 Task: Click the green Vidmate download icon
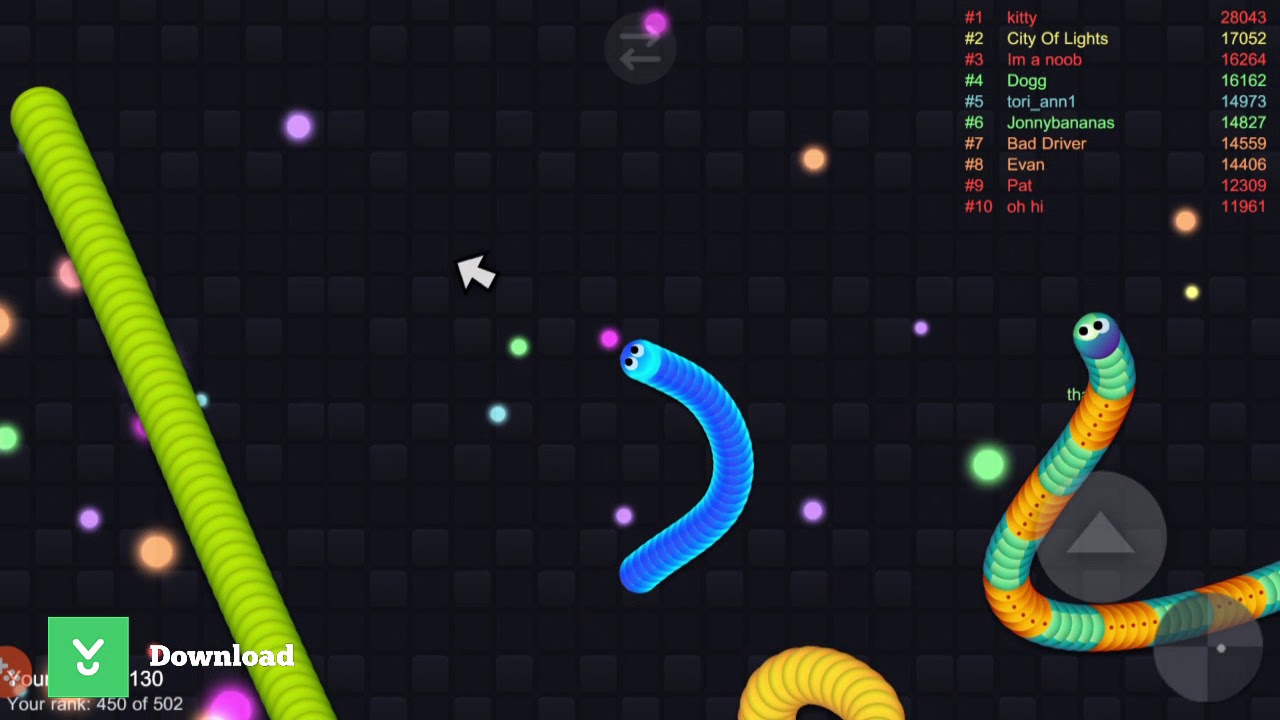point(87,657)
